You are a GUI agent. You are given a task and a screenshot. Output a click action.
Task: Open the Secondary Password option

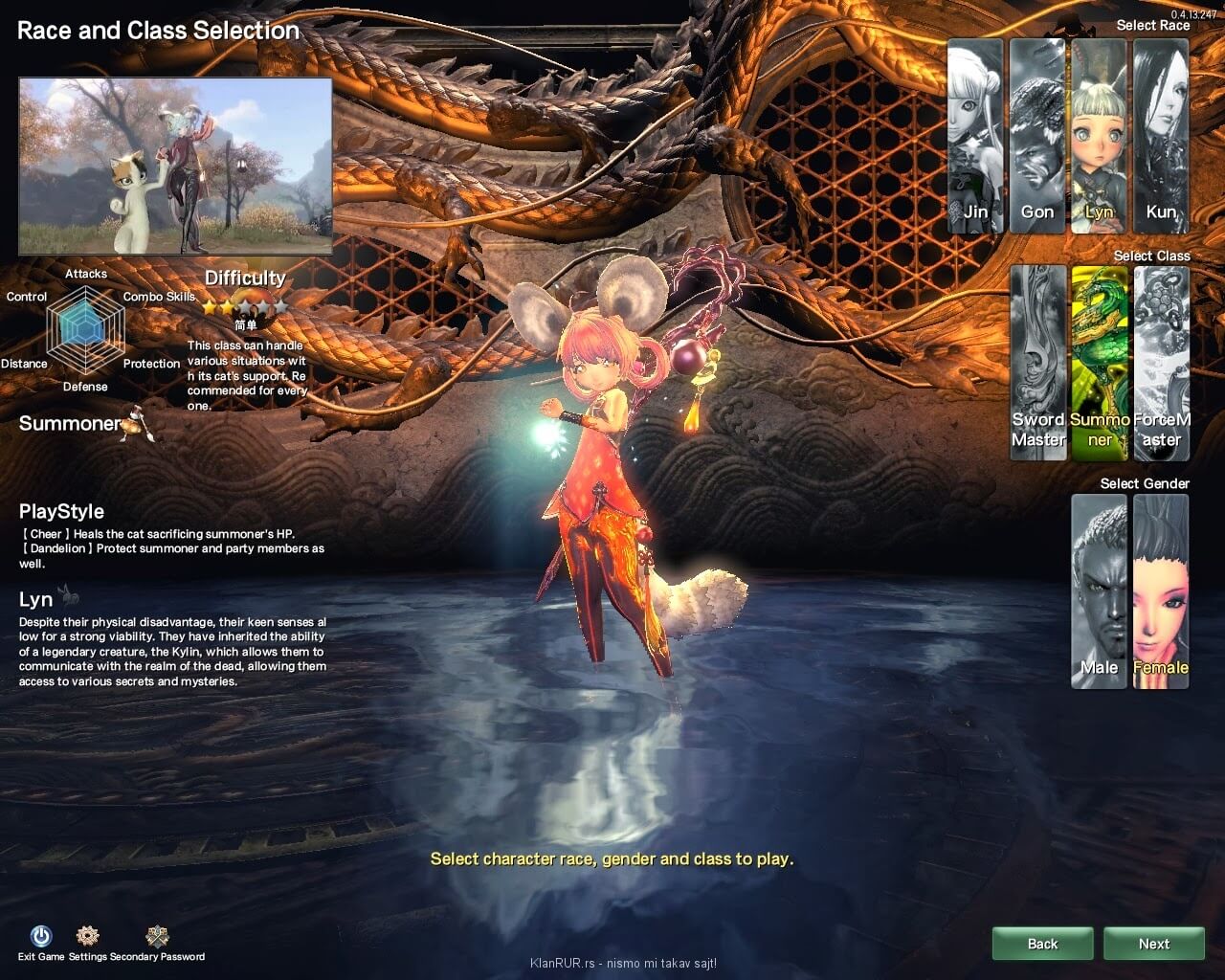(x=157, y=936)
